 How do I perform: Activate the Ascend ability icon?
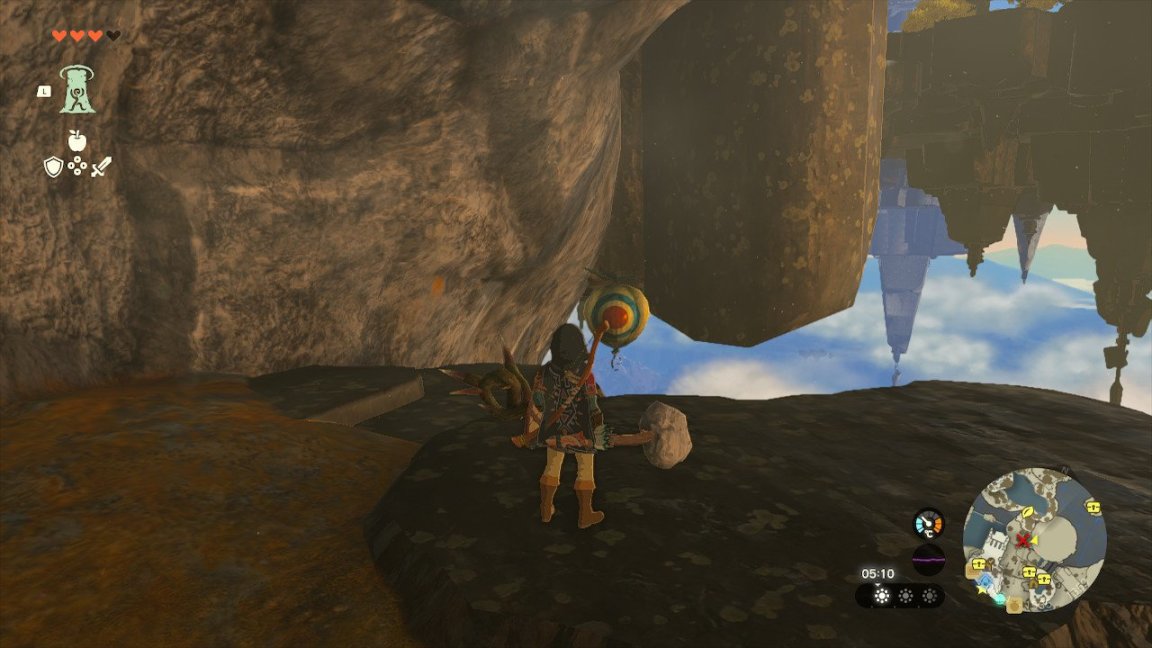click(77, 90)
